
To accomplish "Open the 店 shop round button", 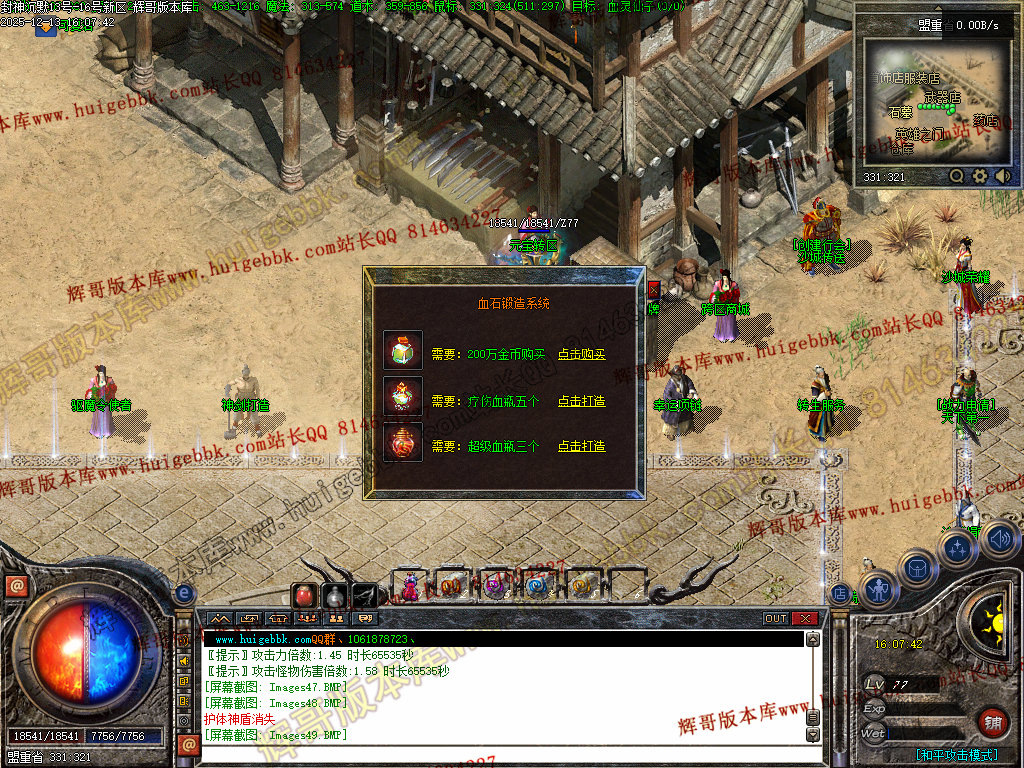I will click(x=840, y=592).
